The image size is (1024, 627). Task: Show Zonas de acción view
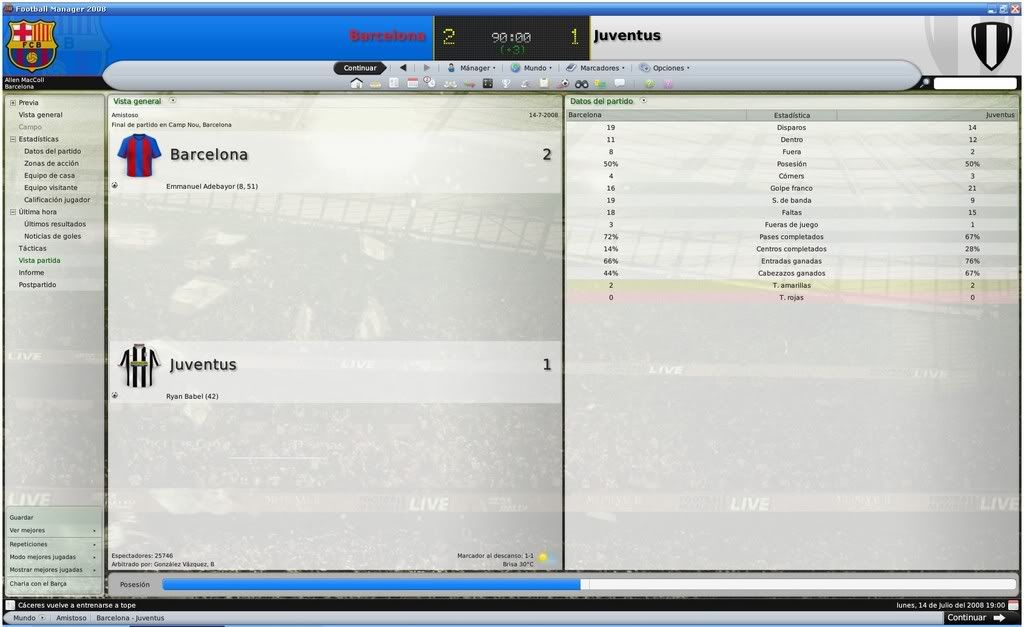click(x=51, y=163)
